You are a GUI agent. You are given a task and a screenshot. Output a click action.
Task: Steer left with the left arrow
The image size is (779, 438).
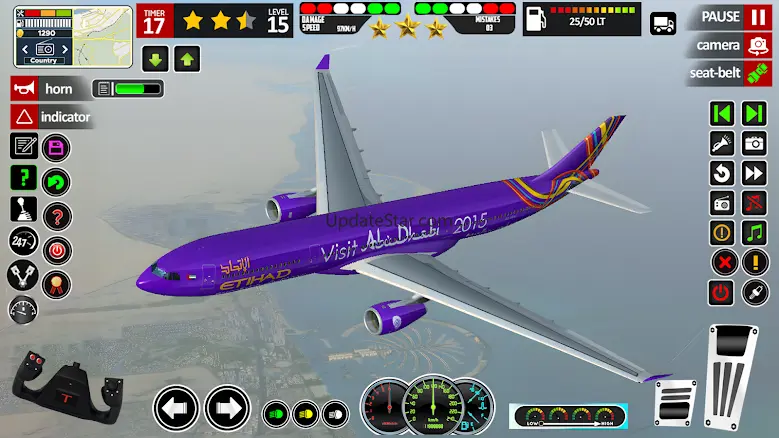pos(176,408)
